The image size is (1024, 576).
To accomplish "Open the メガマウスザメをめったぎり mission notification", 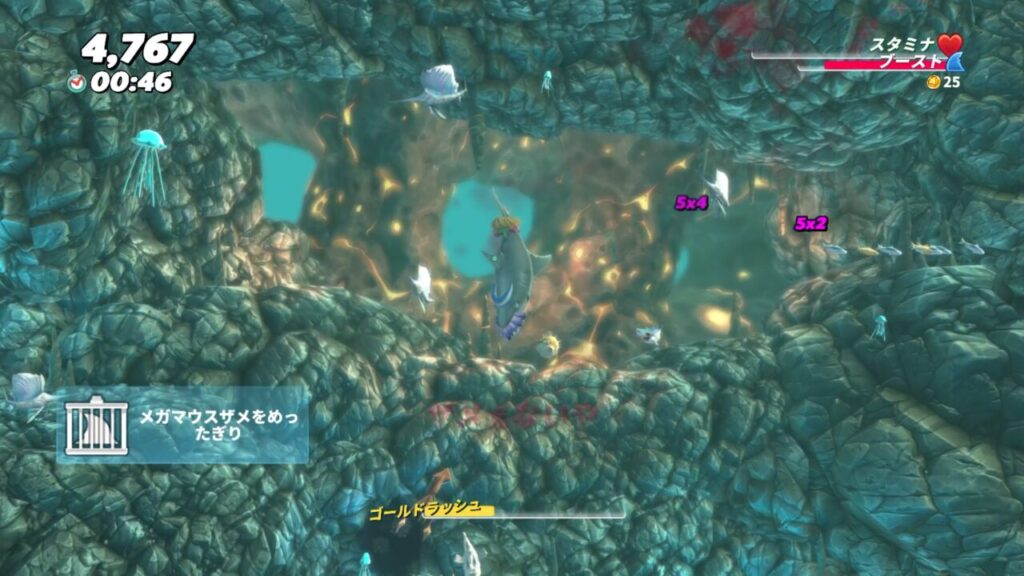I will tap(182, 425).
